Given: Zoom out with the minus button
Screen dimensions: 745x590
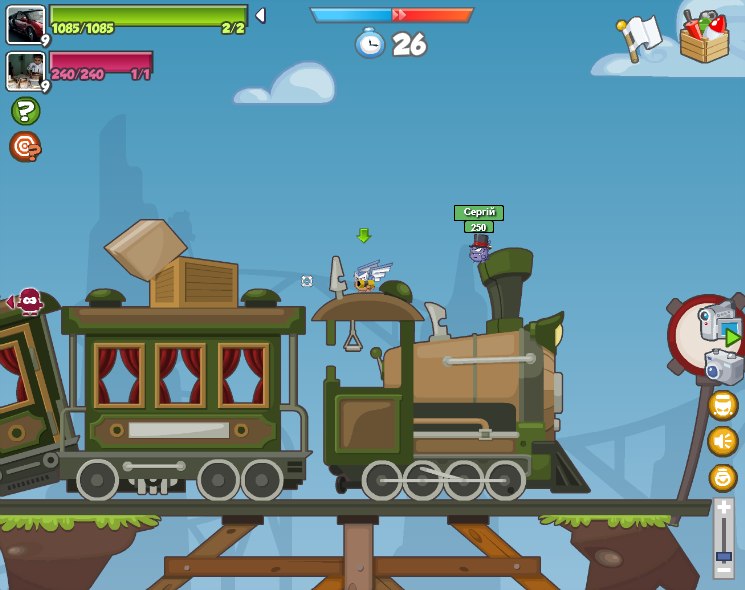Looking at the screenshot, I should tap(724, 568).
